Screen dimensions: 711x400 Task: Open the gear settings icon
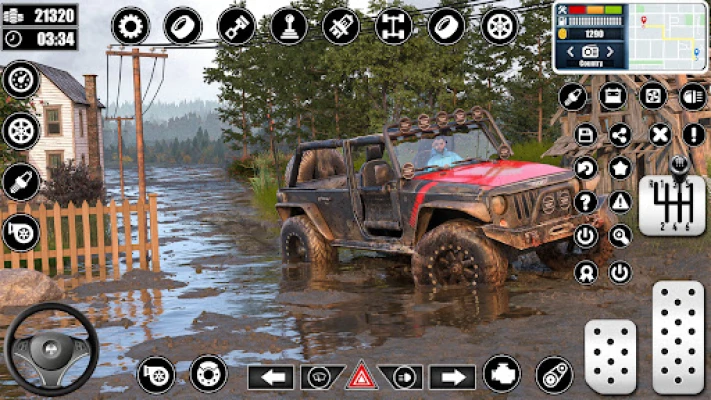click(x=130, y=26)
